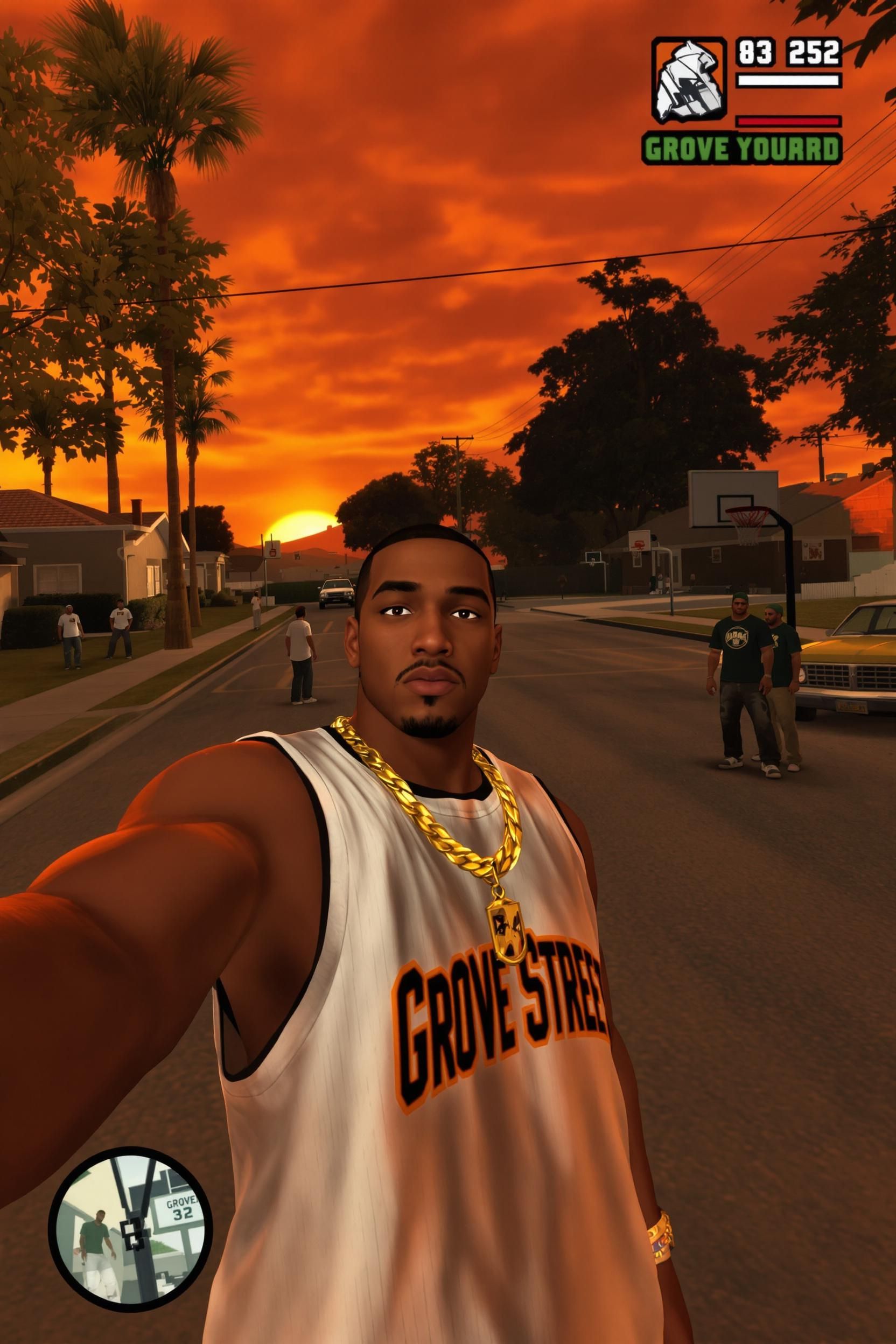
Task: Click the player marker inside the radar
Action: pos(132,1235)
